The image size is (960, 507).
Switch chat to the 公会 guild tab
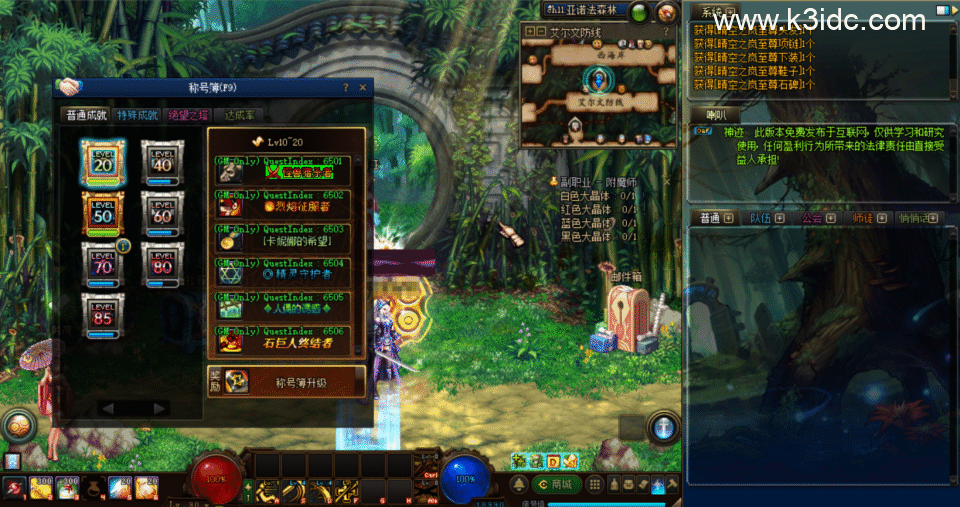811,218
